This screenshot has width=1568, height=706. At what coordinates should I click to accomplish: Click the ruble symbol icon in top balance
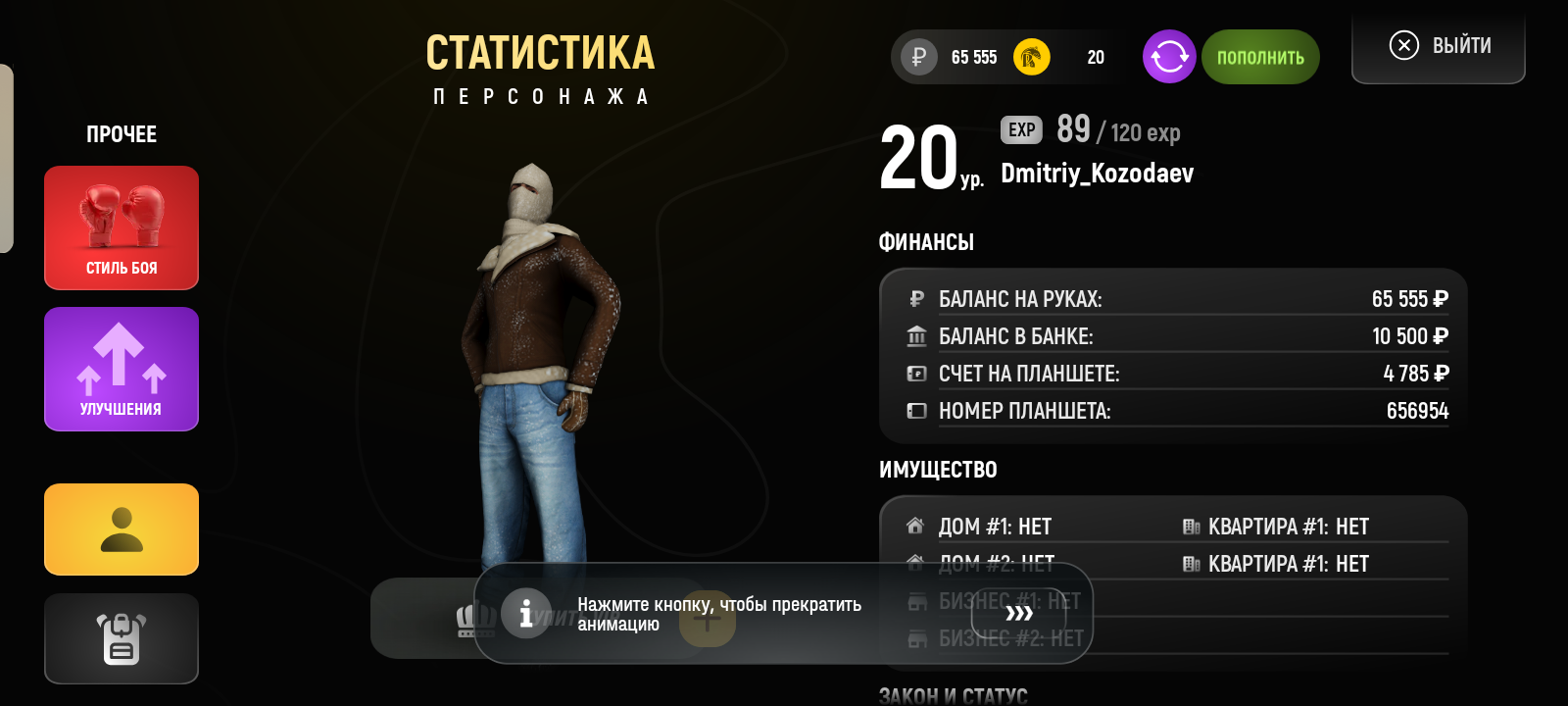click(915, 57)
